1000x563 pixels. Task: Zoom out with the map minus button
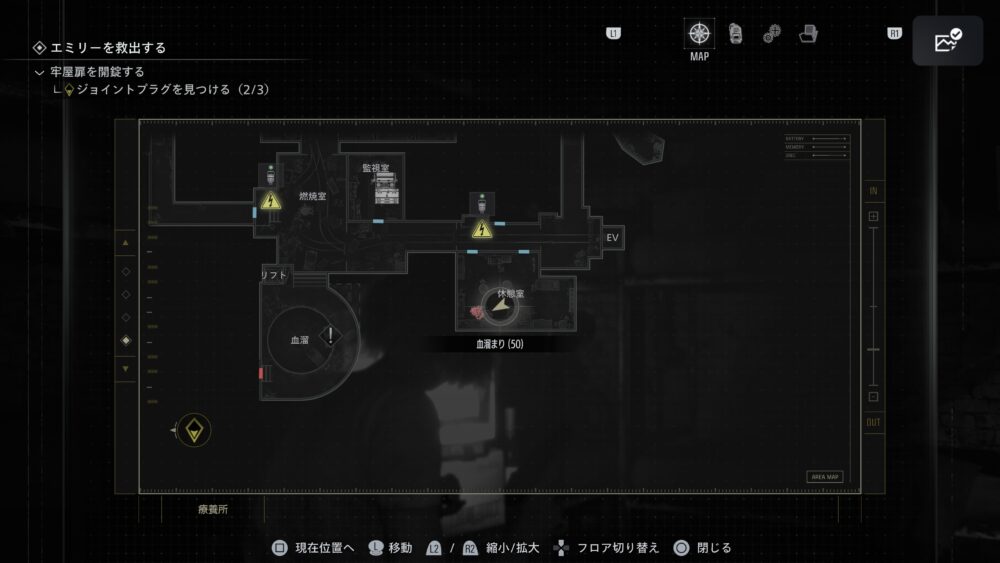[x=873, y=397]
